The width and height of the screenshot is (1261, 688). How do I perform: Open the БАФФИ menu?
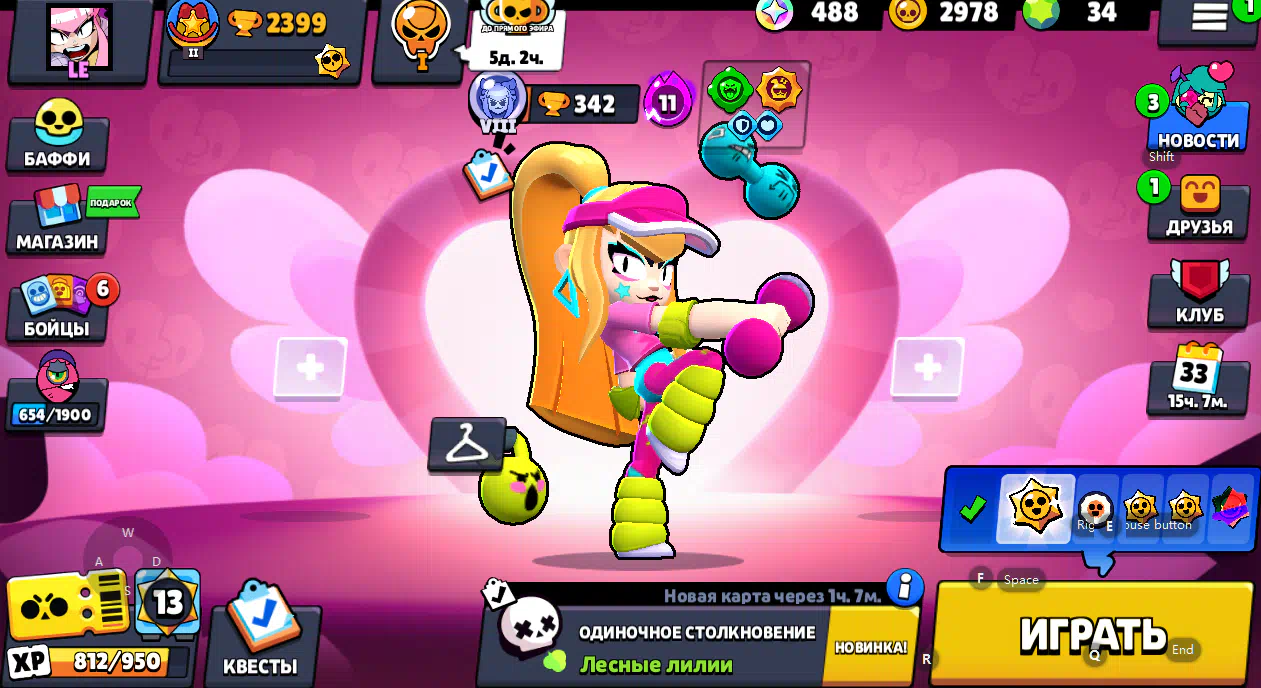coord(58,137)
